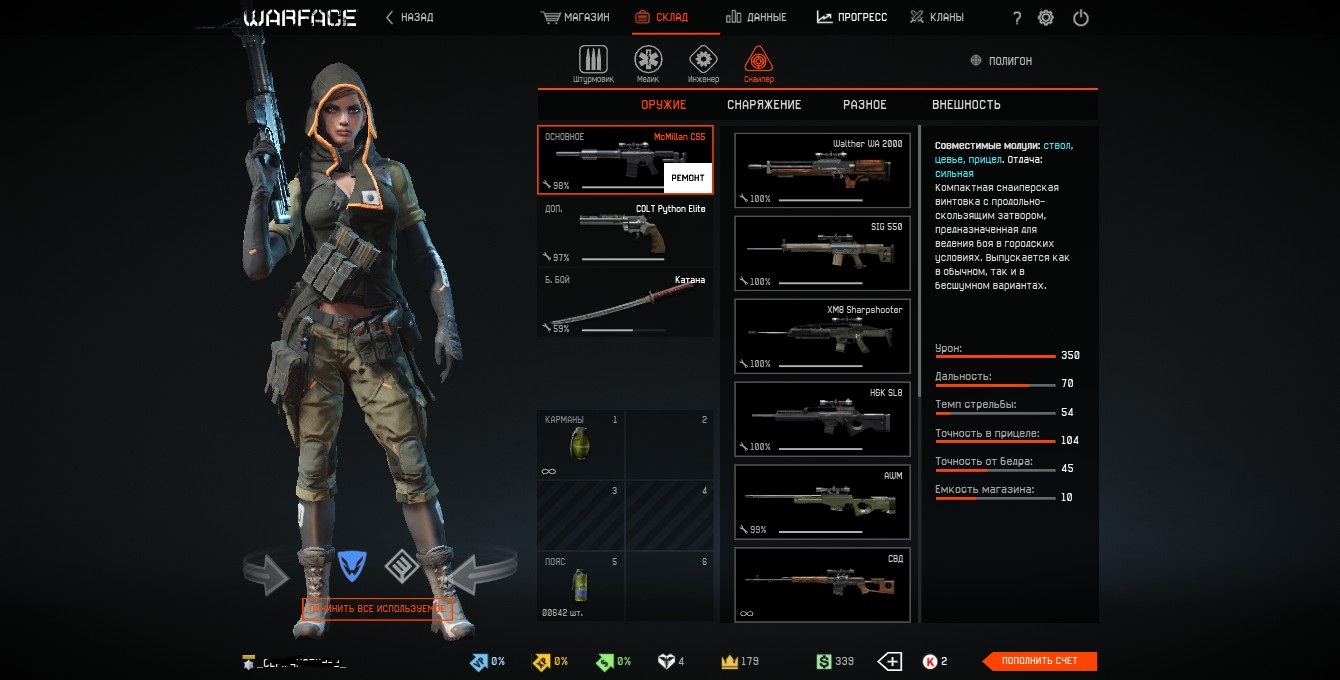Viewport: 1340px width, 680px height.
Task: Select the Инженер class icon
Action: point(703,60)
